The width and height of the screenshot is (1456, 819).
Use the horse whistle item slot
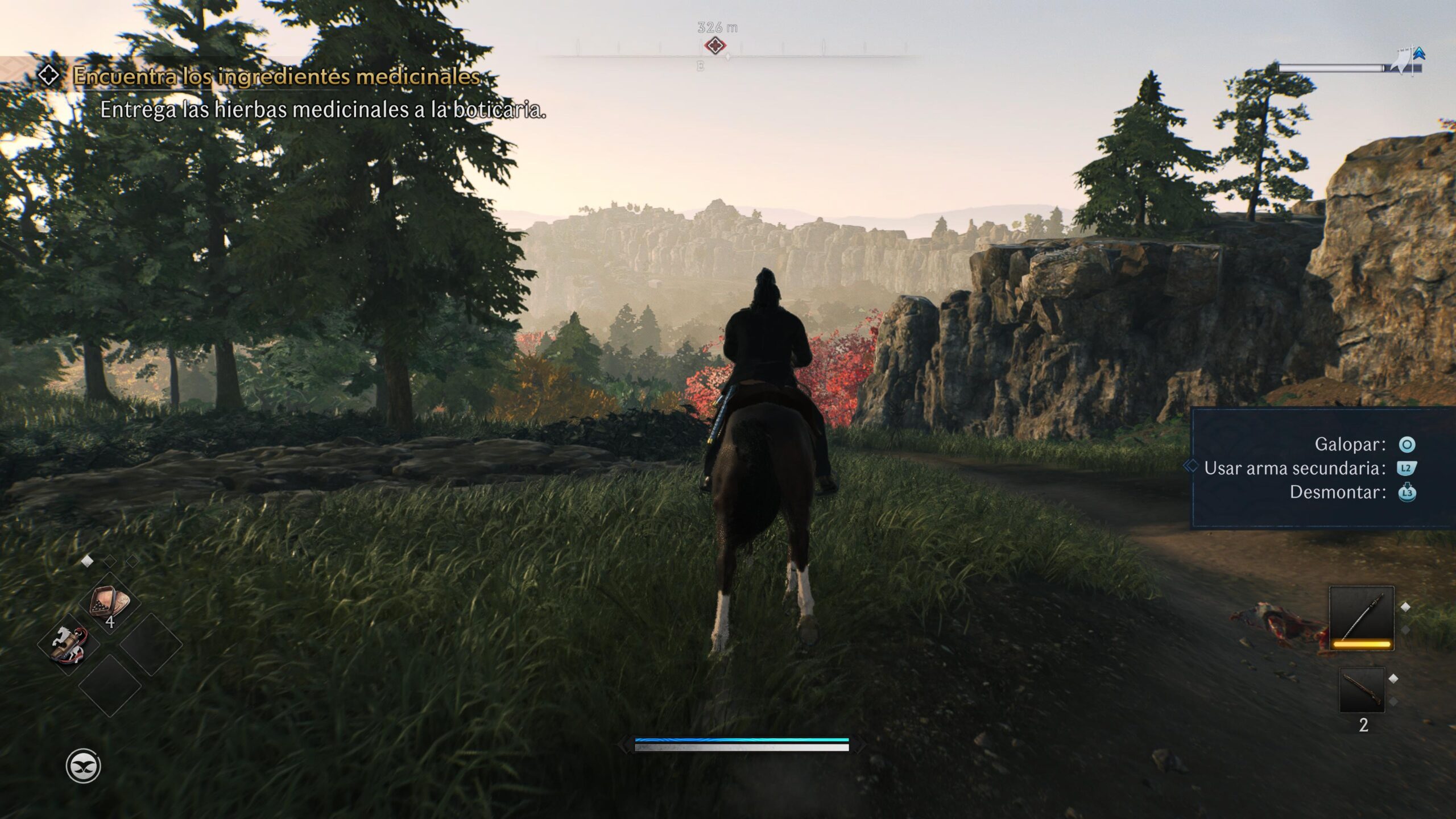69,644
